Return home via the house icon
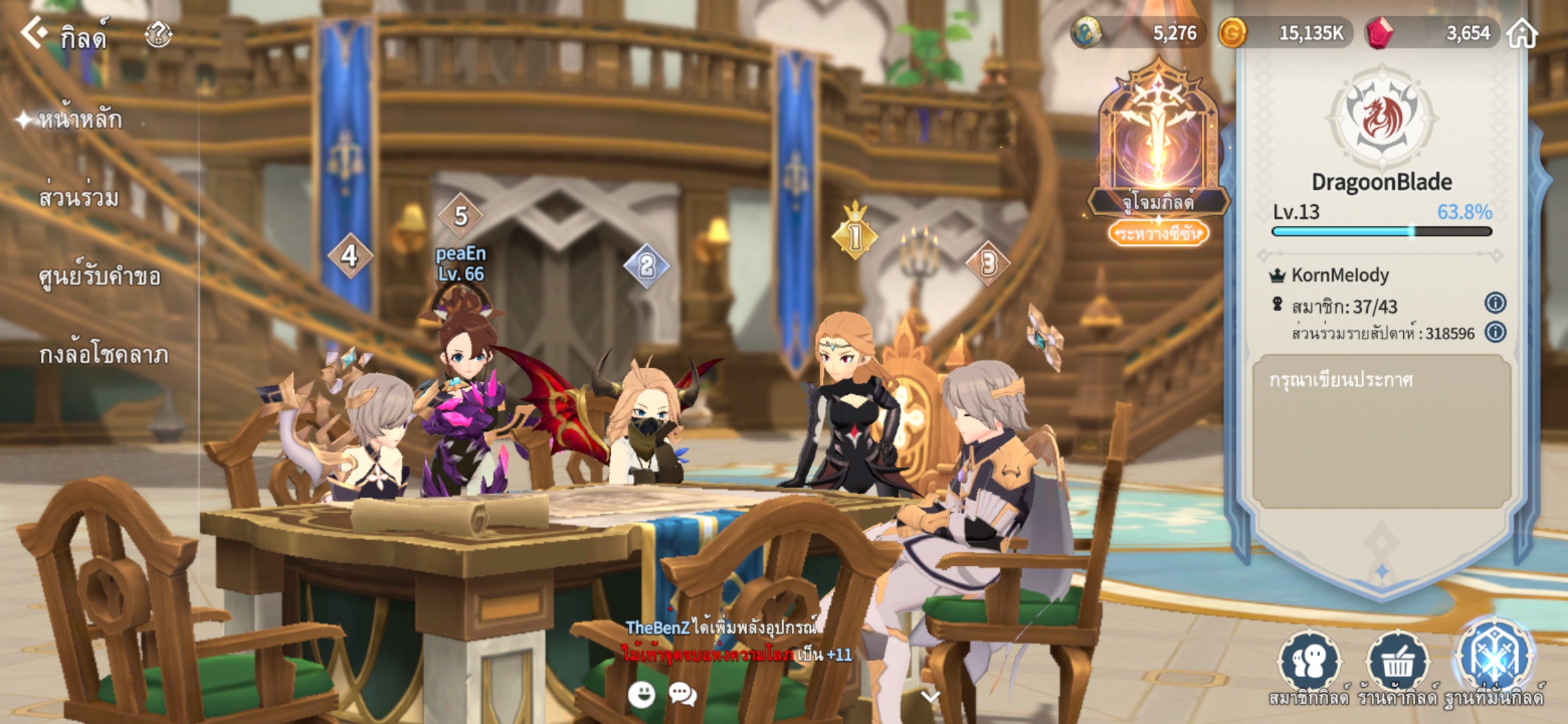Screen dimensions: 1568x724 pyautogui.click(x=1522, y=34)
